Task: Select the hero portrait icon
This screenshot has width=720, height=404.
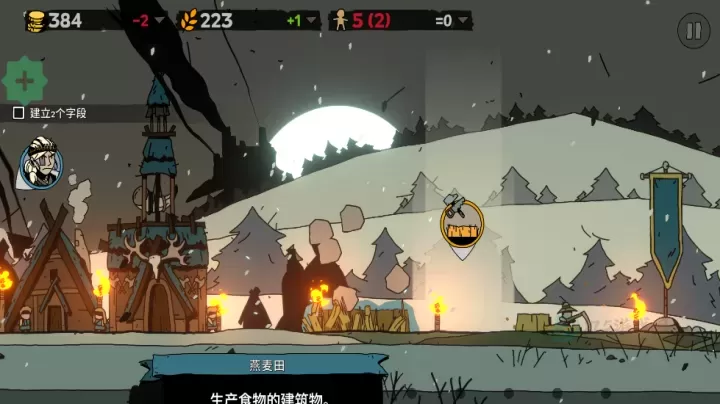Action: coord(40,162)
